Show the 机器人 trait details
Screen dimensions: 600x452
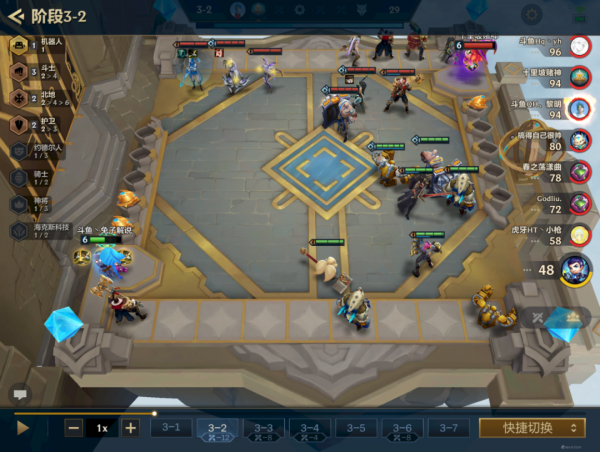pos(20,45)
